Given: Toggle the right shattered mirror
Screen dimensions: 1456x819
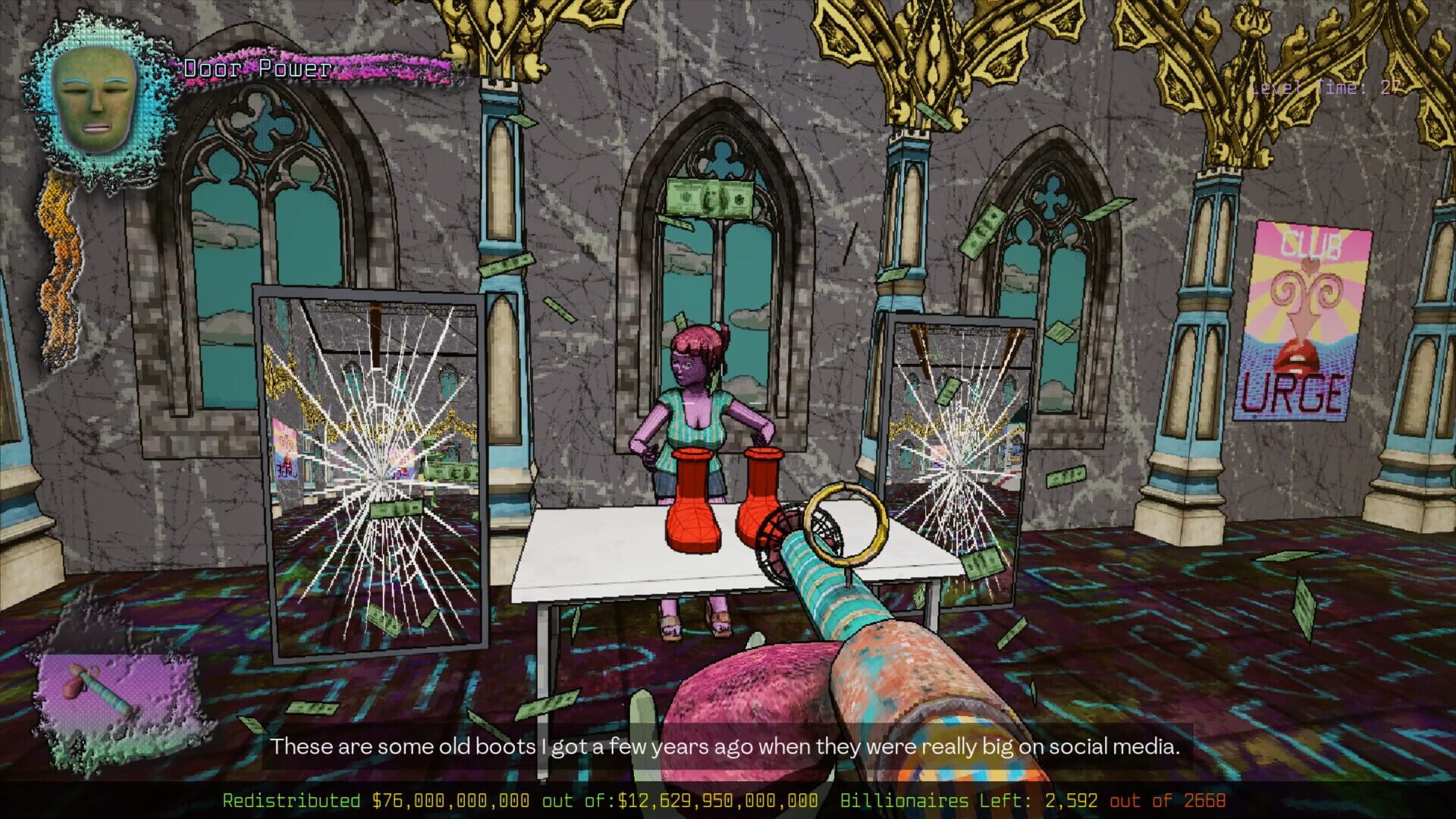Looking at the screenshot, I should 955,455.
